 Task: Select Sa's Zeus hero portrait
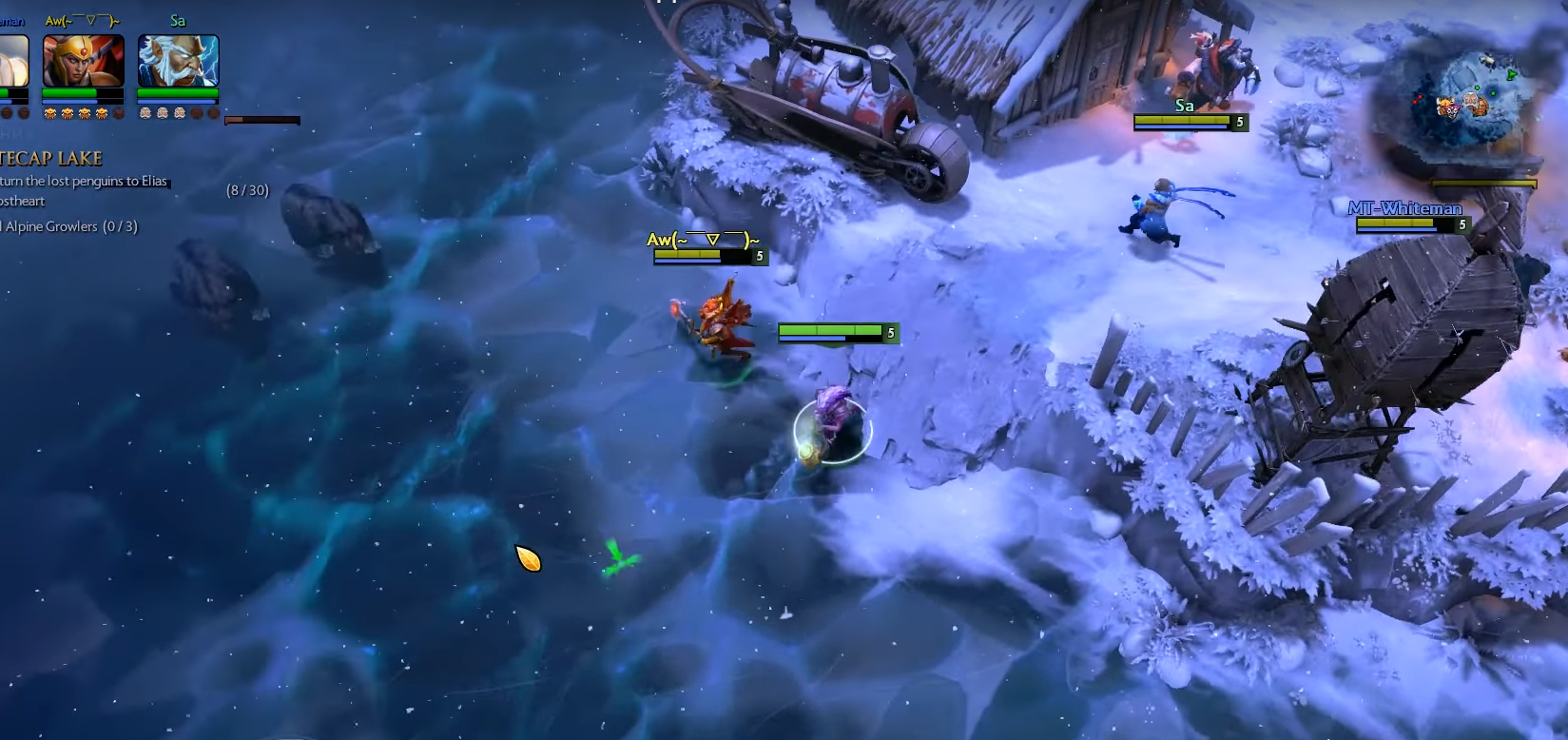(178, 61)
